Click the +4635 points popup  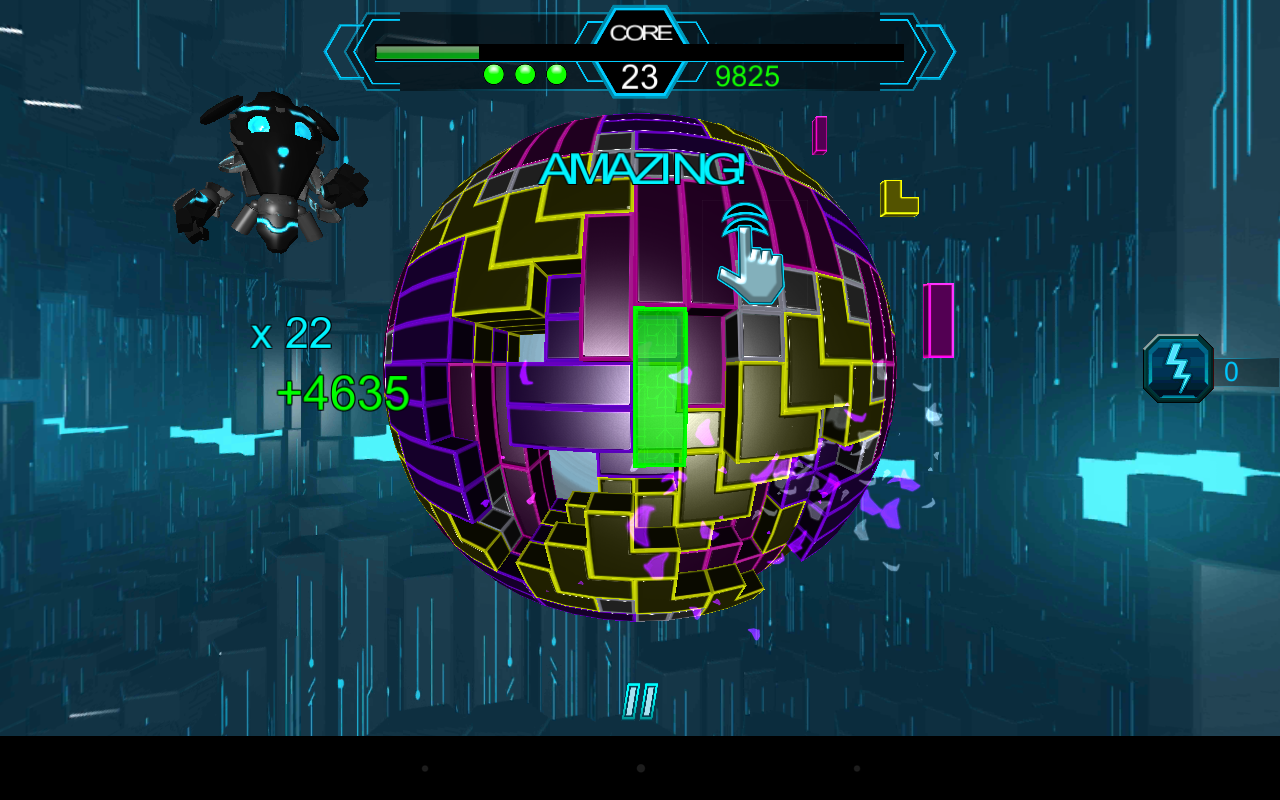click(x=340, y=393)
